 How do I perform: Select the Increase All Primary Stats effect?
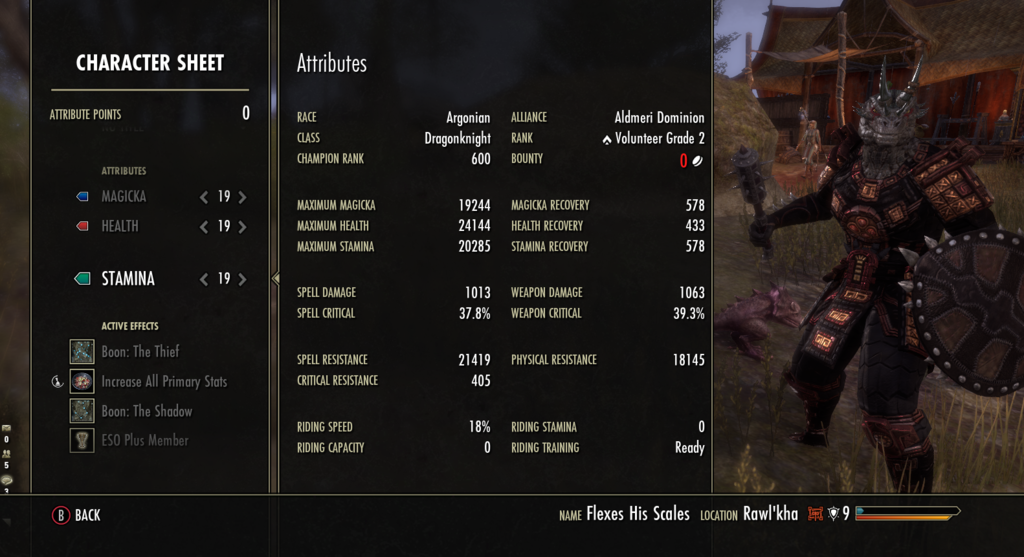point(163,381)
